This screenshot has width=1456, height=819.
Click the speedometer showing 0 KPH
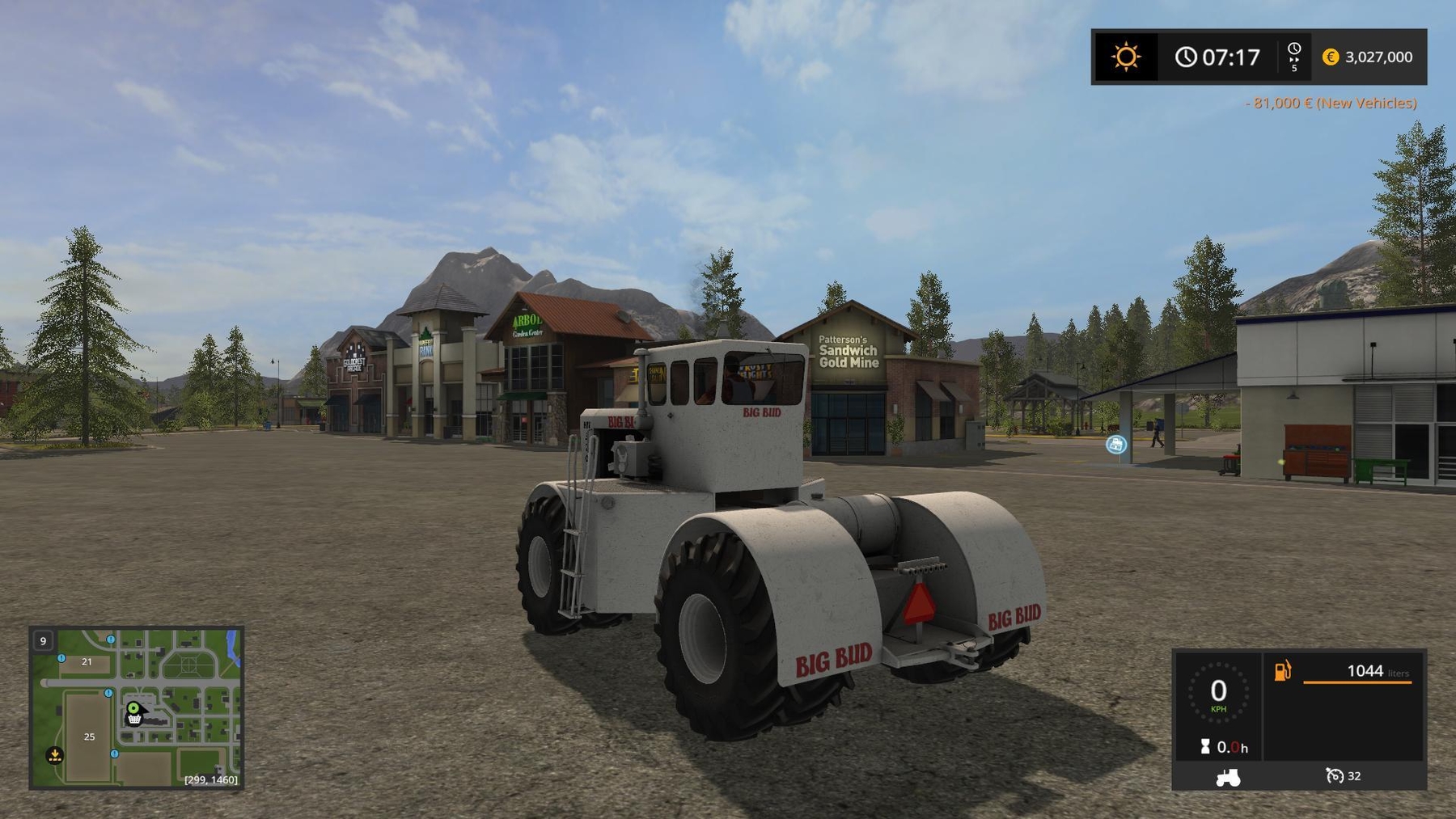(x=1217, y=694)
